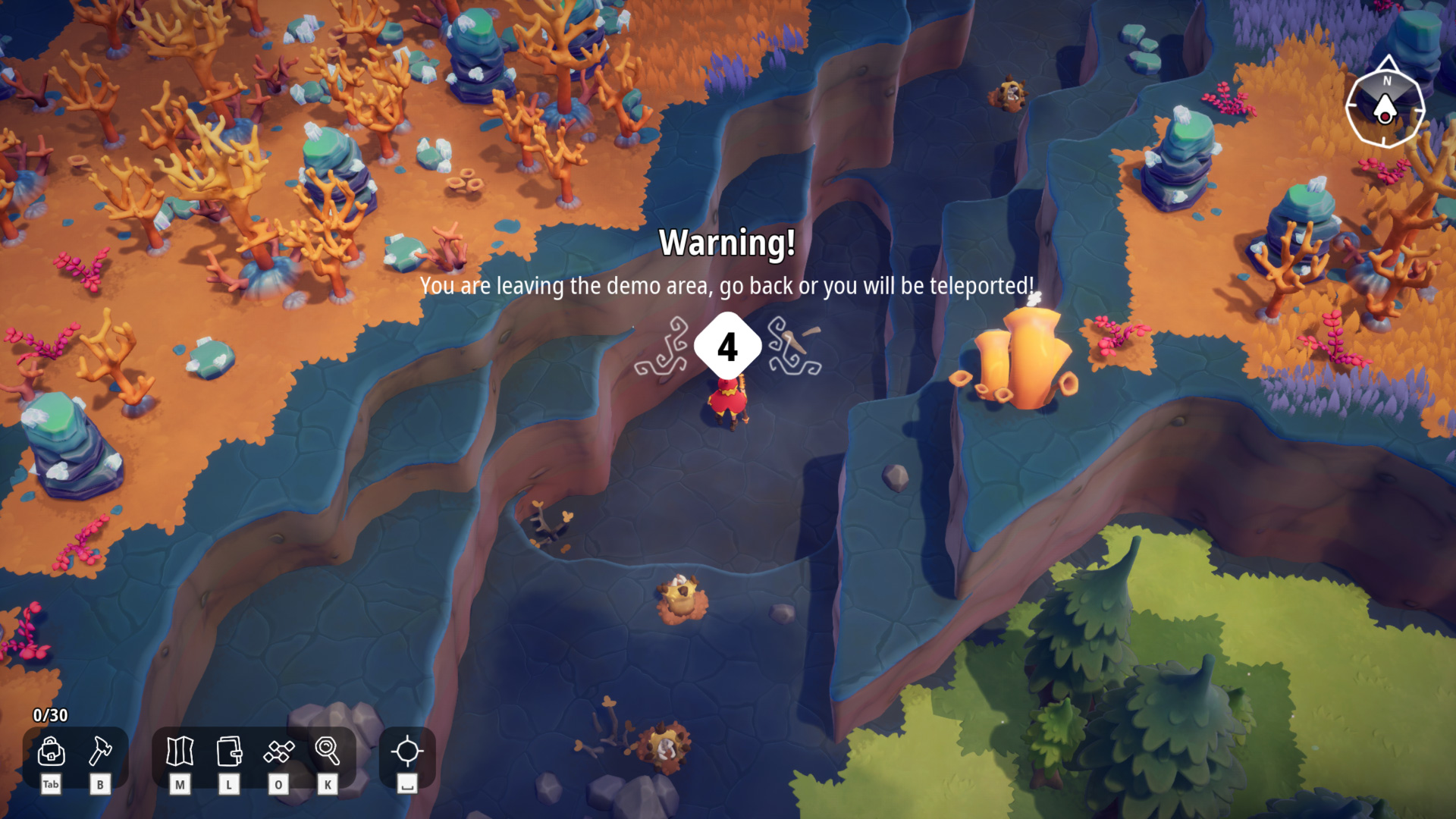Open the backpack inventory icon
The height and width of the screenshot is (819, 1456).
pos(51,752)
